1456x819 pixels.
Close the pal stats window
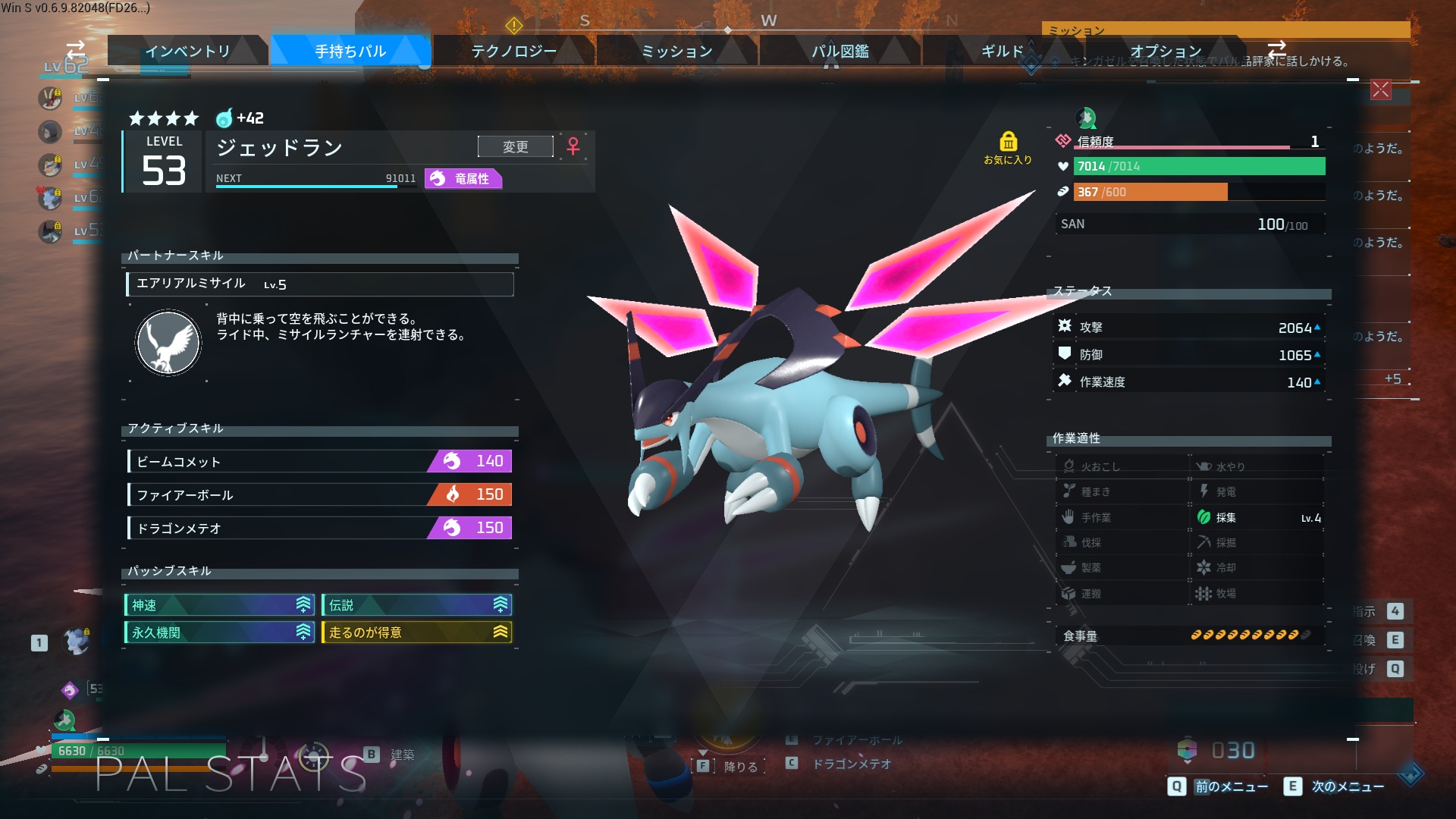pos(1380,89)
